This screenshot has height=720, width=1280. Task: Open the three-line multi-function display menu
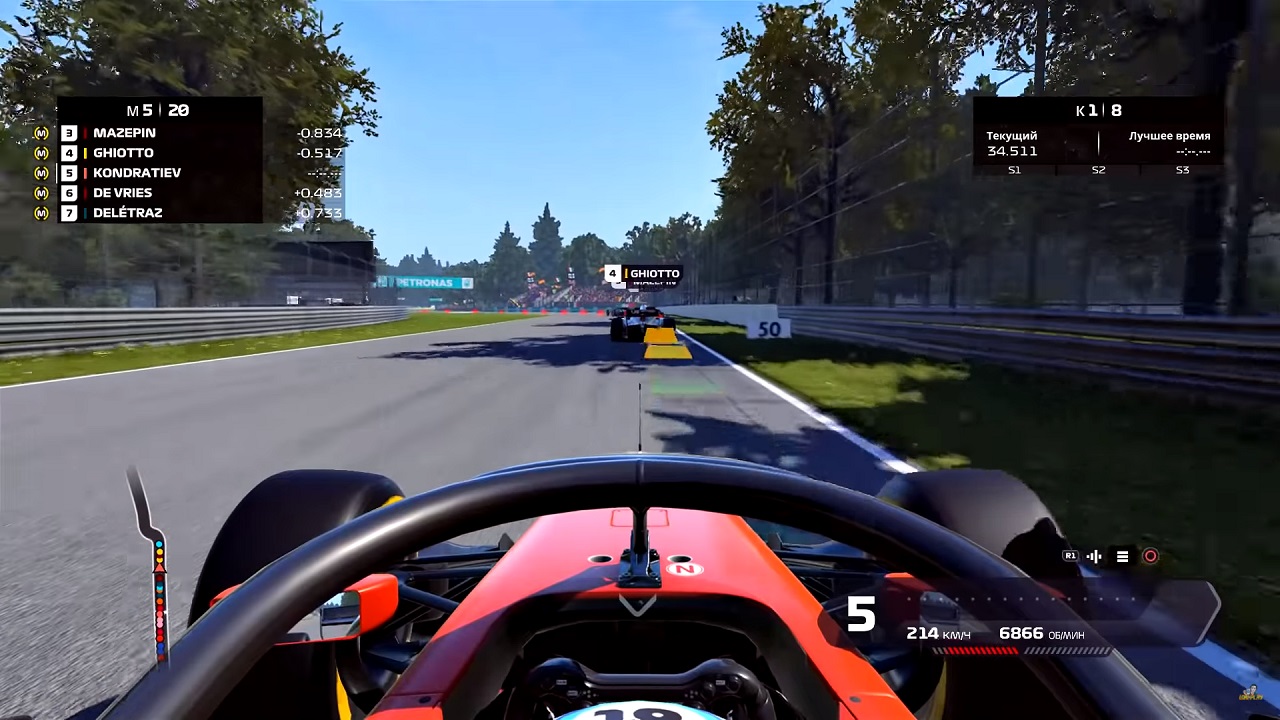[1122, 557]
